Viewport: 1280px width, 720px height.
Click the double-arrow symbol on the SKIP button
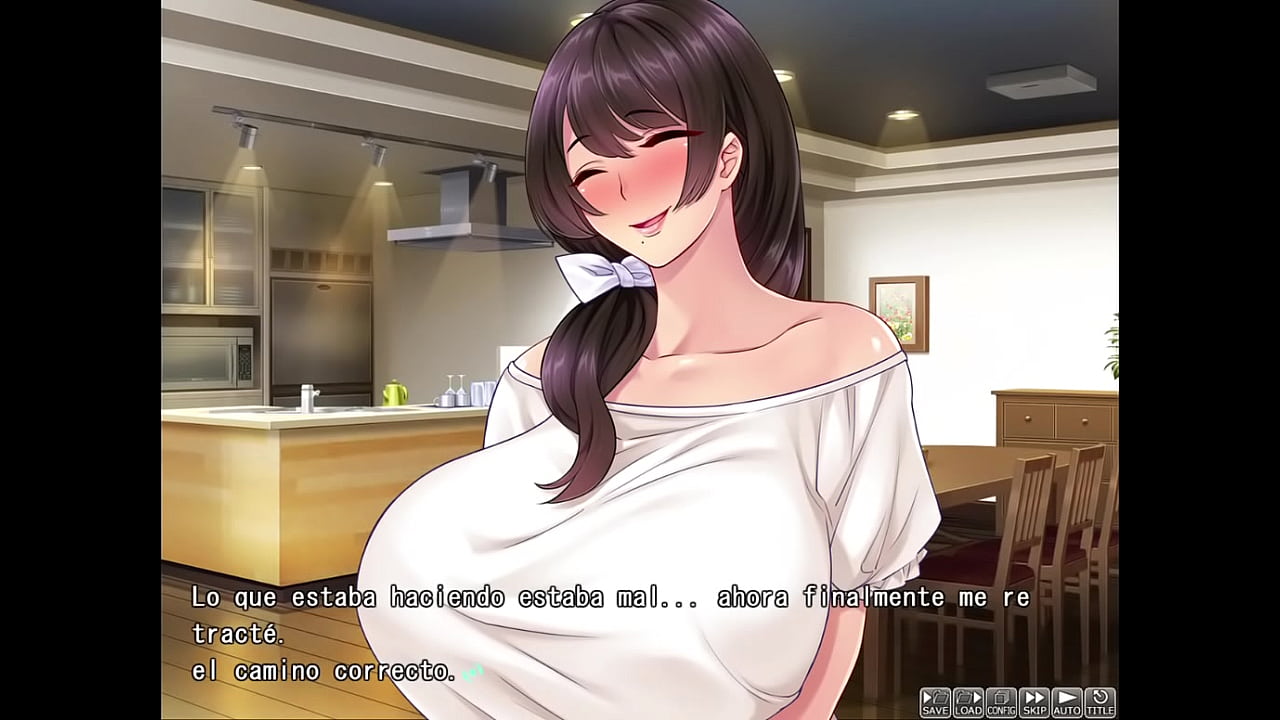[1033, 697]
